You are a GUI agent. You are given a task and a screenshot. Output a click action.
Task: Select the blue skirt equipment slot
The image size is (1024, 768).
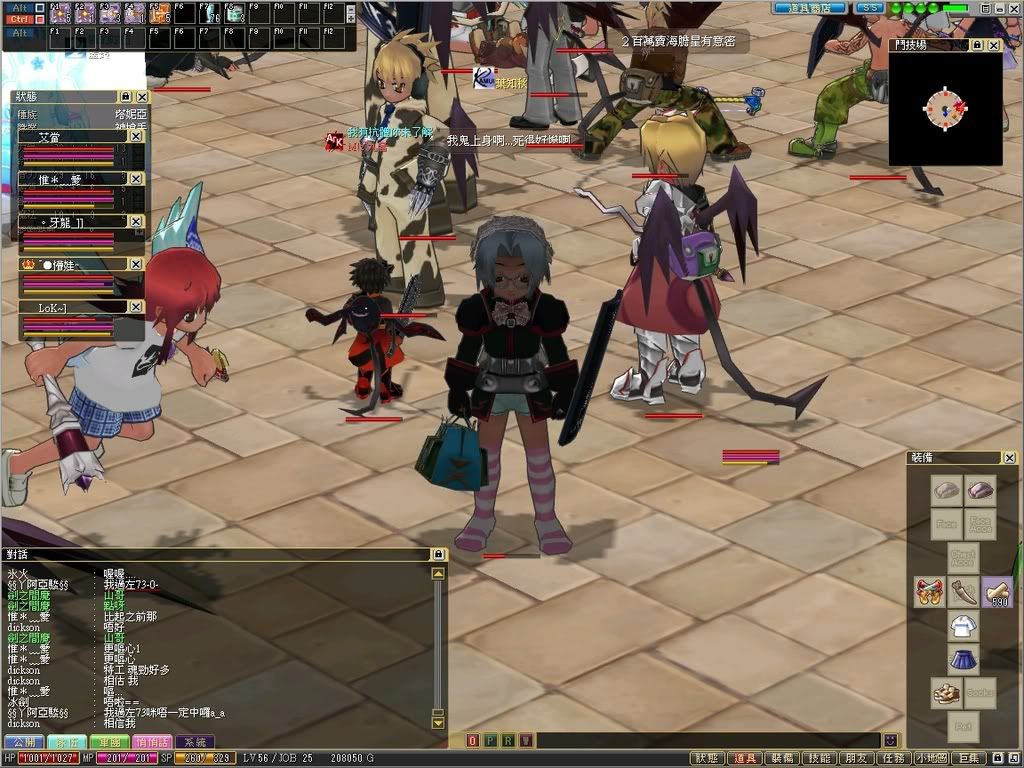963,660
